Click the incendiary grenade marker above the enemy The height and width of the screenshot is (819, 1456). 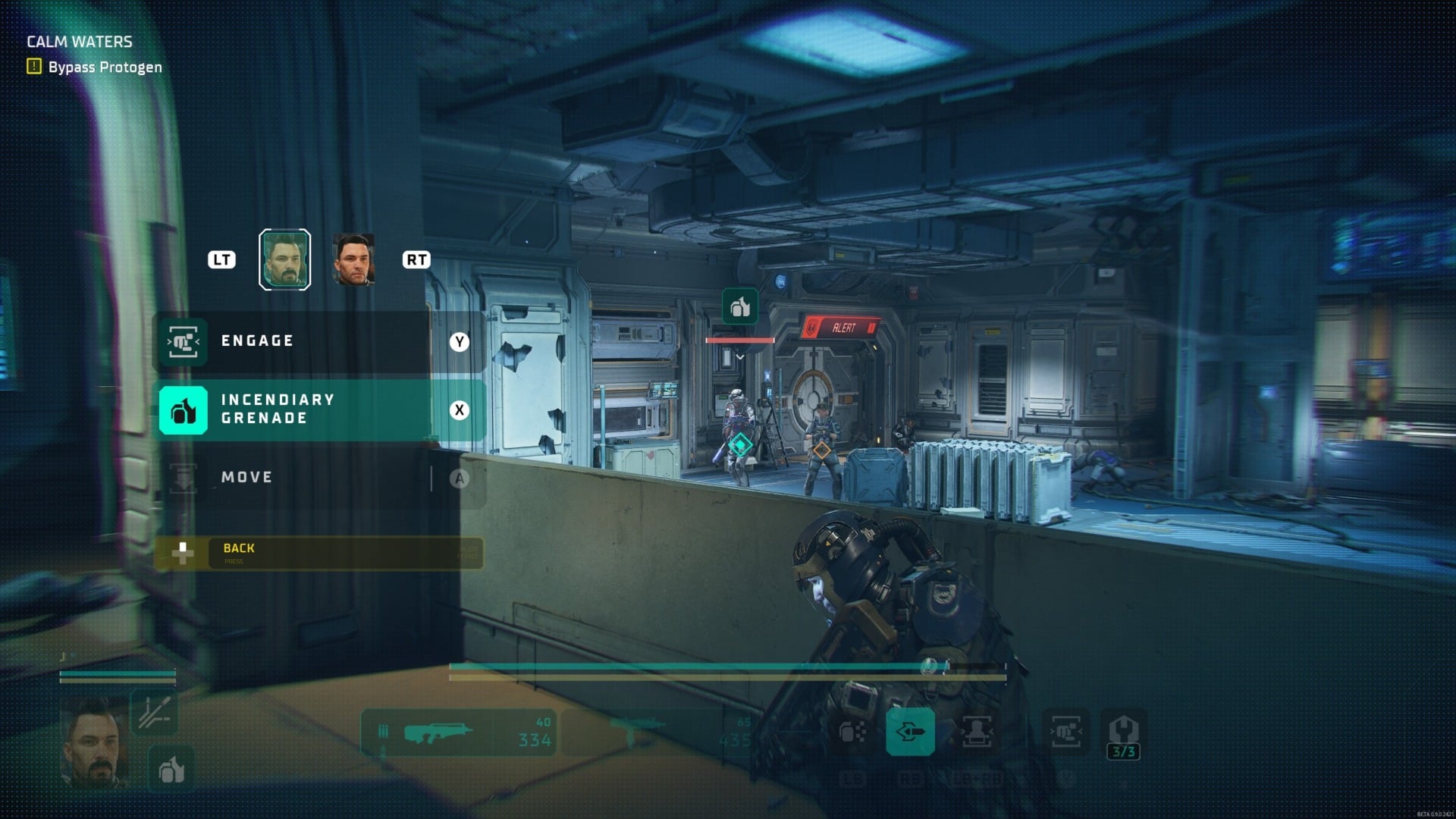coord(740,306)
